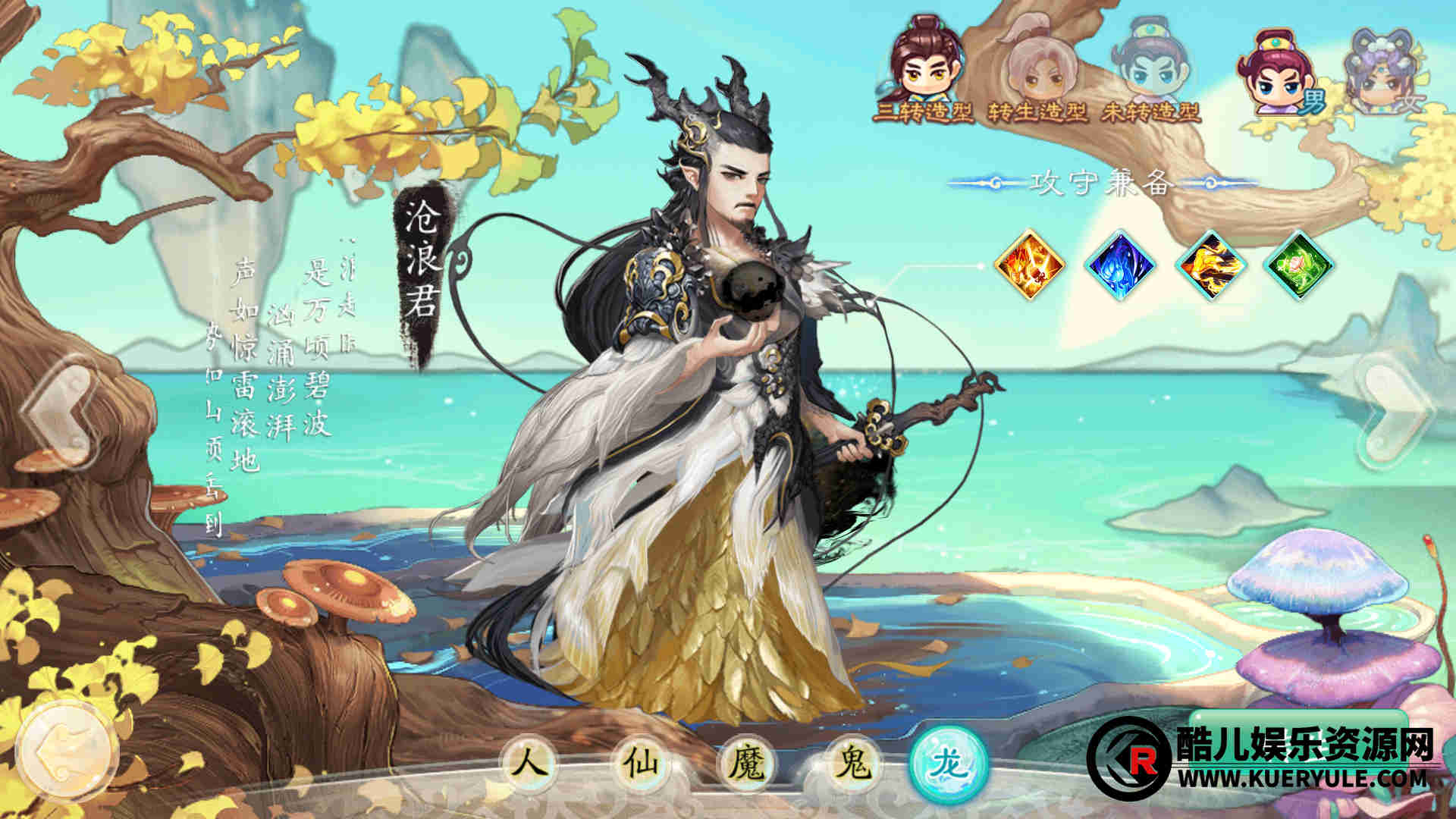View the green lotus skill icon
The height and width of the screenshot is (819, 1456).
tap(1300, 265)
